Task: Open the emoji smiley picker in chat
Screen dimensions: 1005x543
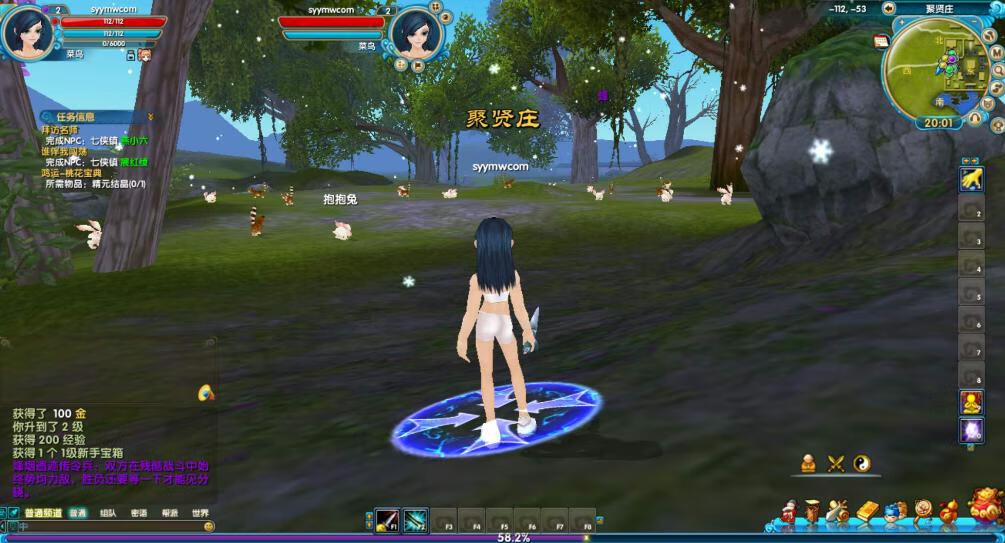Action: 209,526
